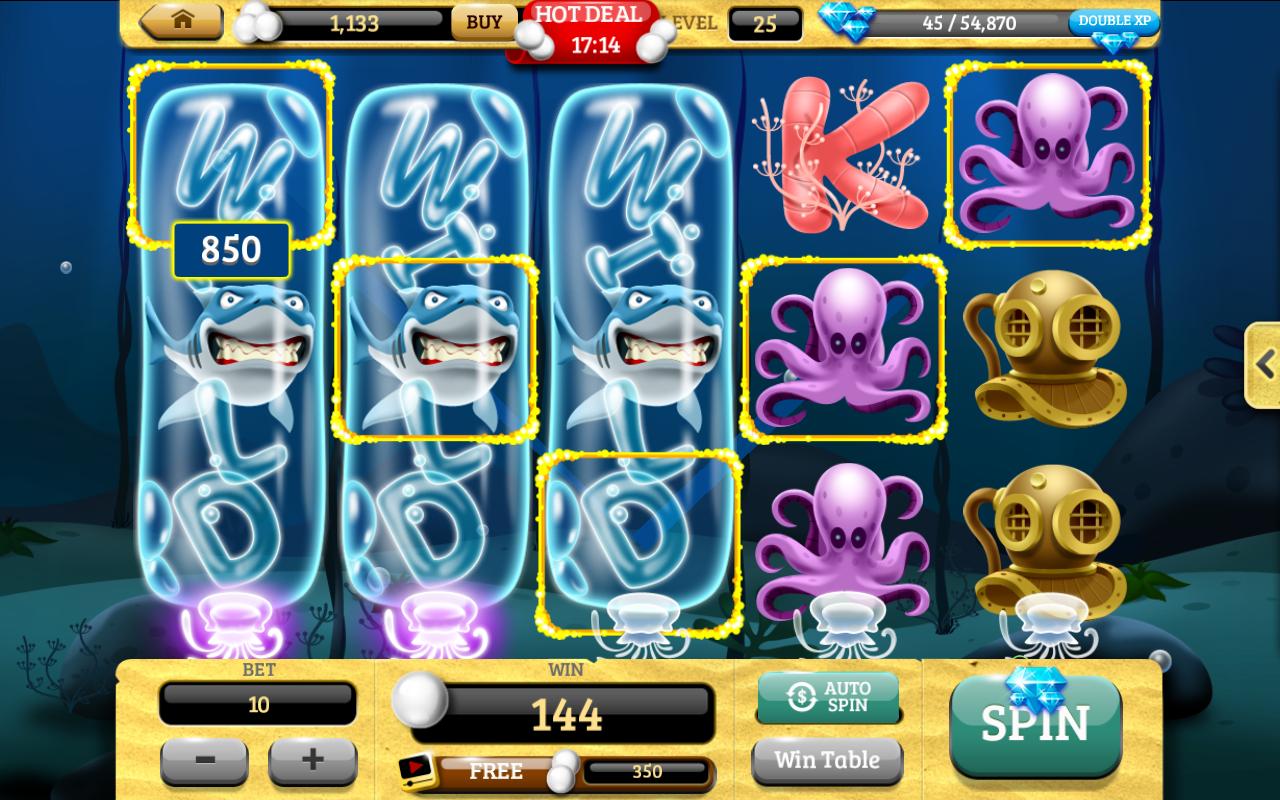The height and width of the screenshot is (800, 1280).
Task: Enable AUTO SPIN mode
Action: (828, 697)
